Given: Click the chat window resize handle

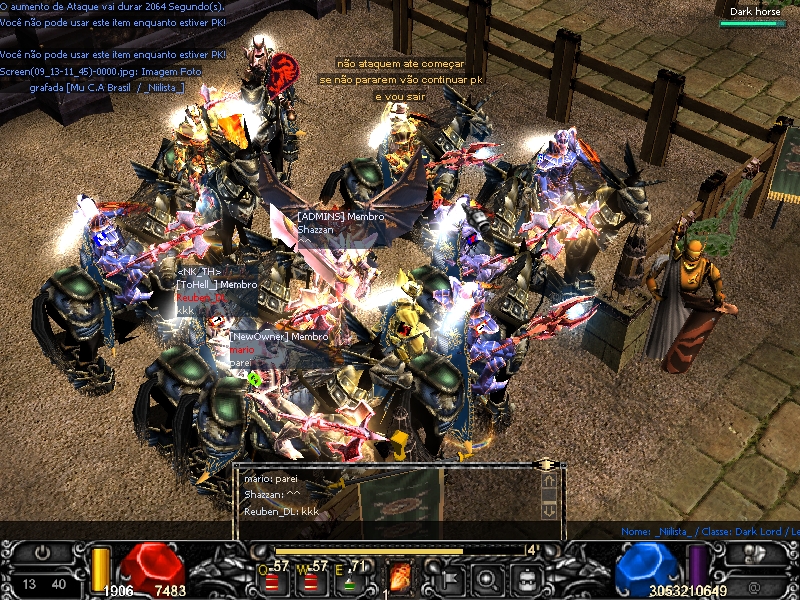Looking at the screenshot, I should pos(546,465).
